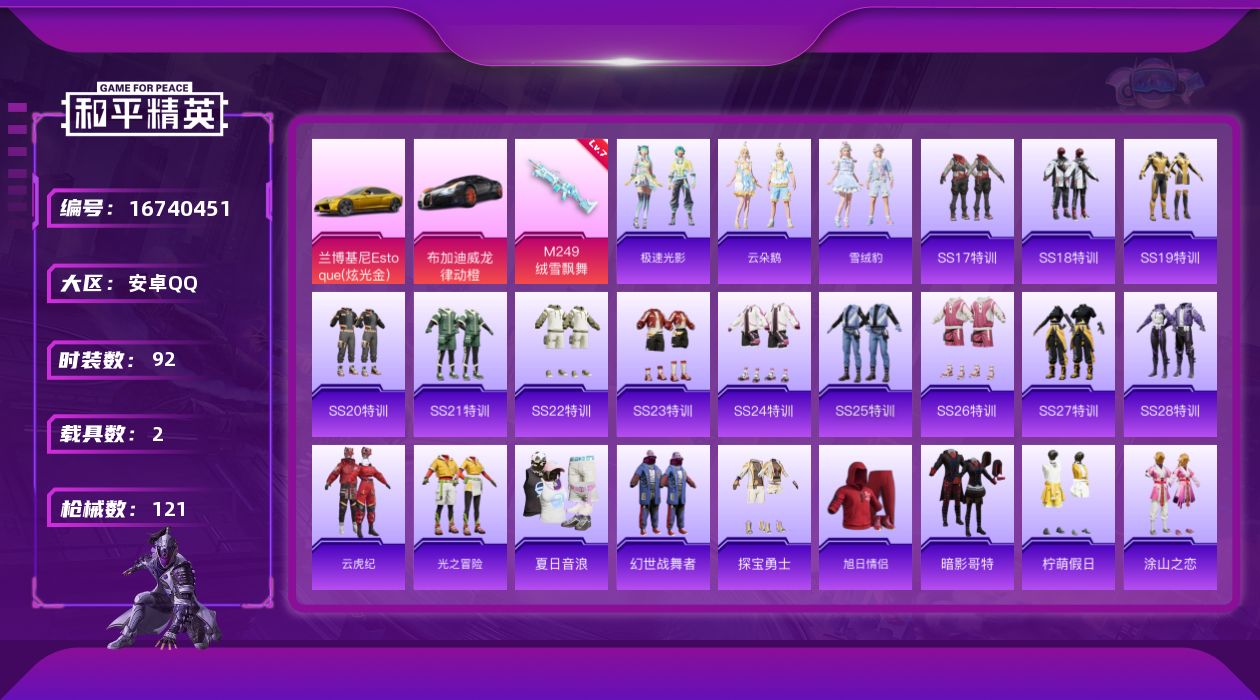Screen dimensions: 1260x700
Task: Select the SS28特训 purple outfit
Action: [1170, 364]
